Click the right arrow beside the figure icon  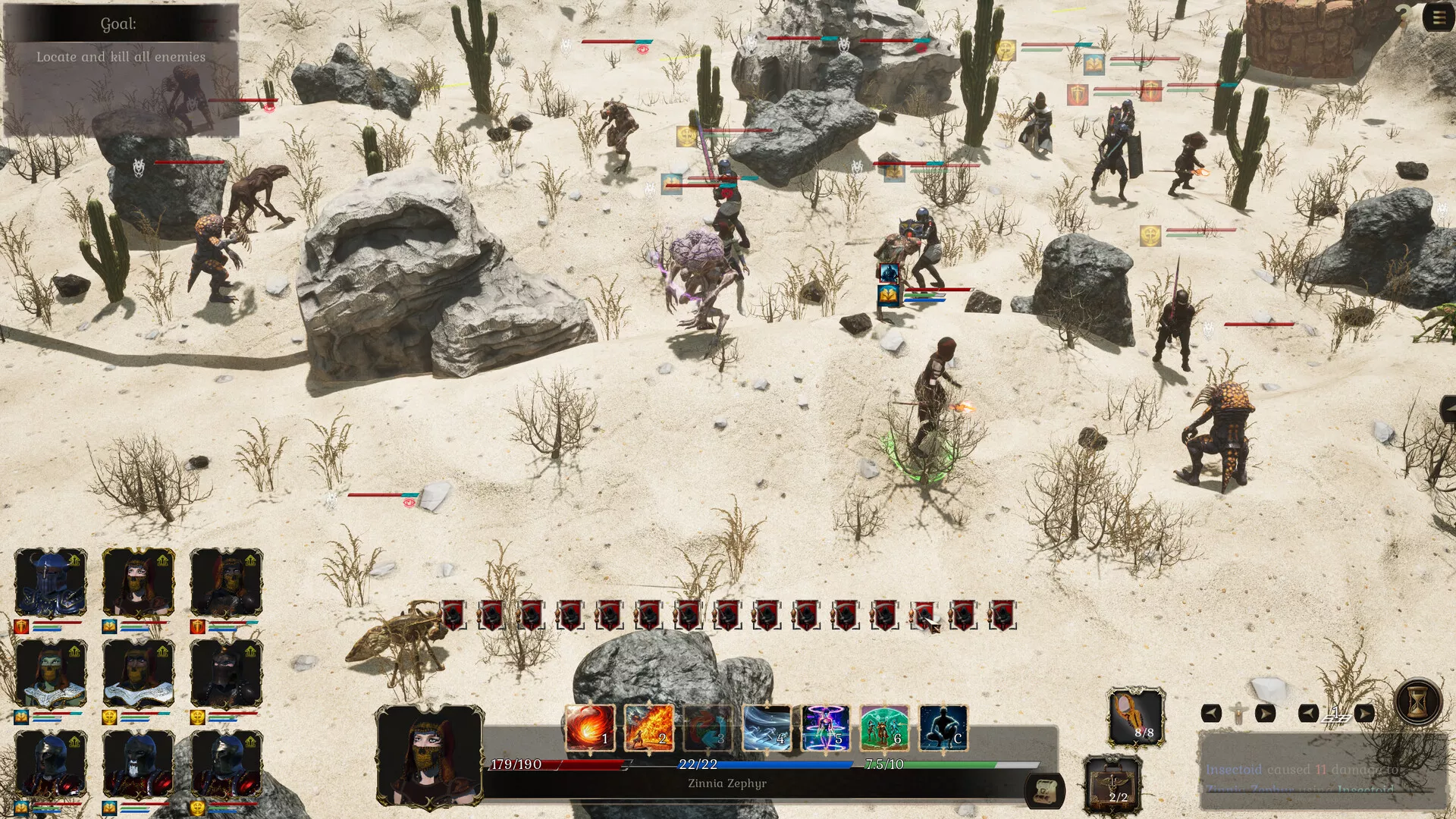[x=1265, y=714]
